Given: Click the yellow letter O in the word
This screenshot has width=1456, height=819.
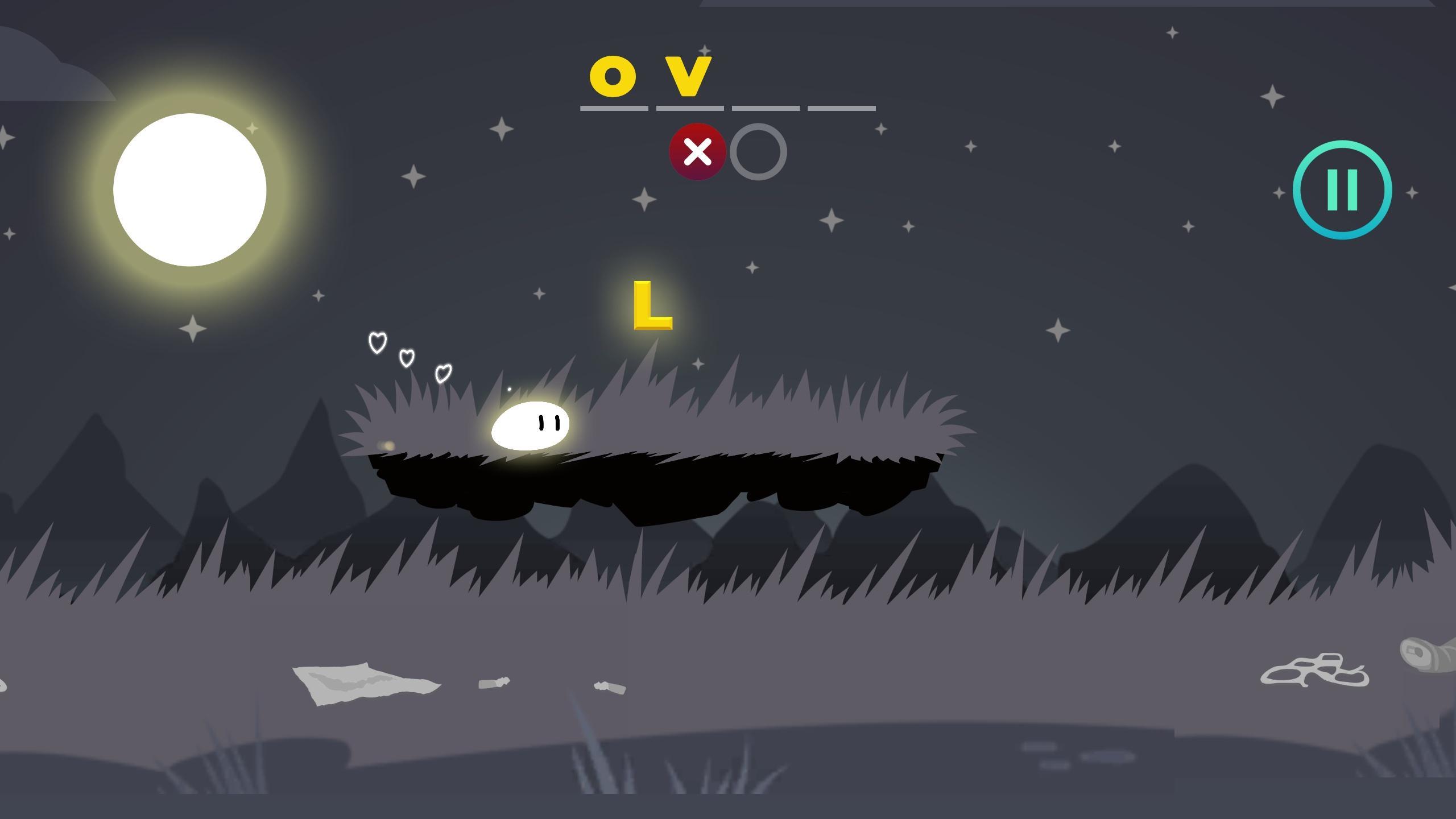Looking at the screenshot, I should 613,77.
